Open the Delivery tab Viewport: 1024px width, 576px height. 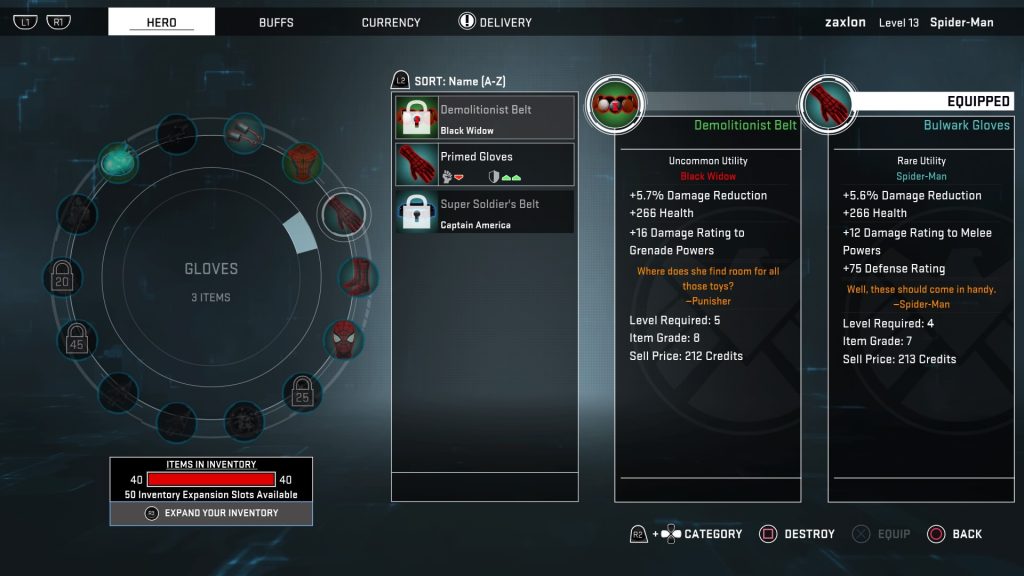[x=495, y=22]
